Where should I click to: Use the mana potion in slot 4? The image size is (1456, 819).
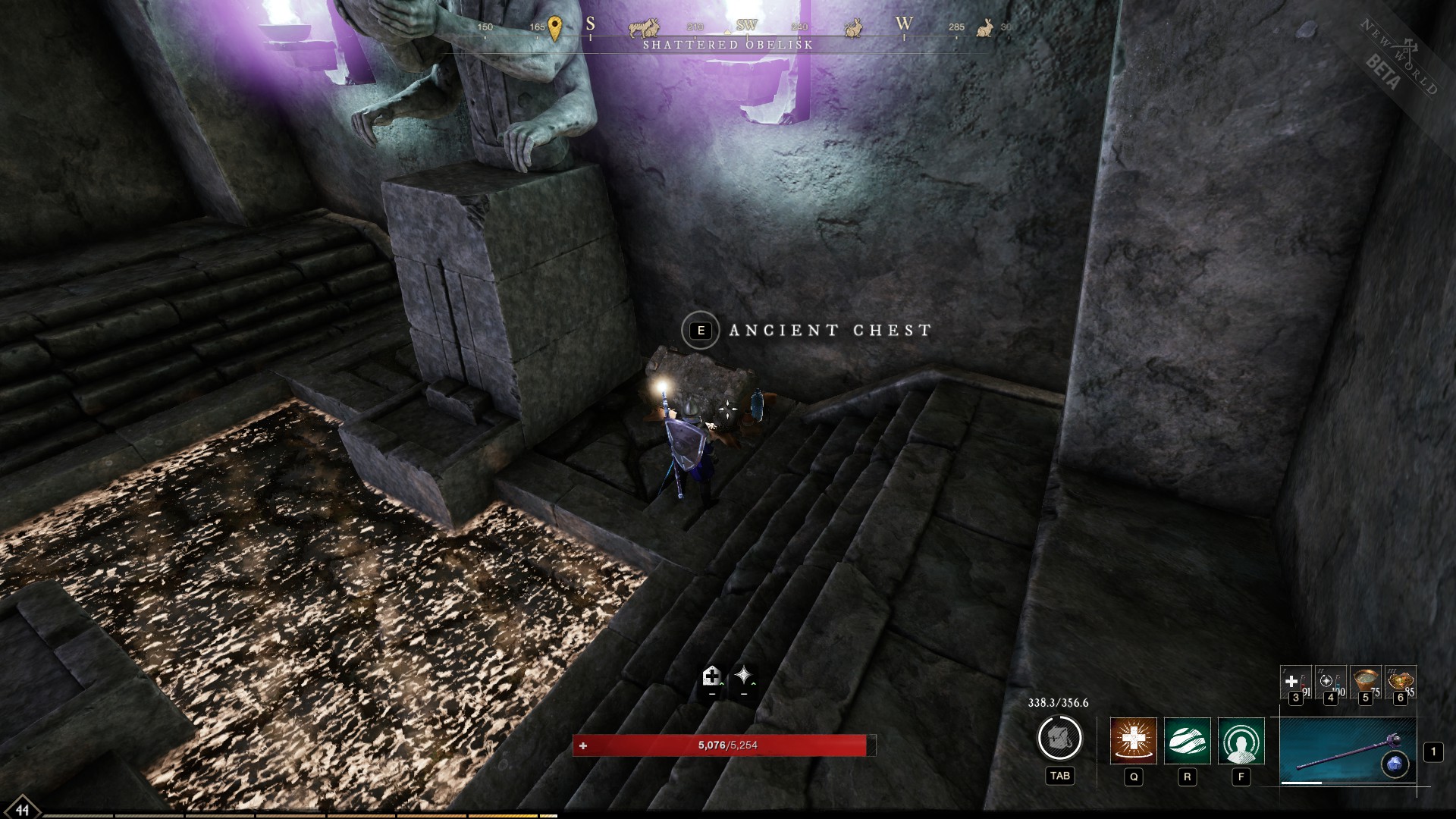(x=1332, y=682)
